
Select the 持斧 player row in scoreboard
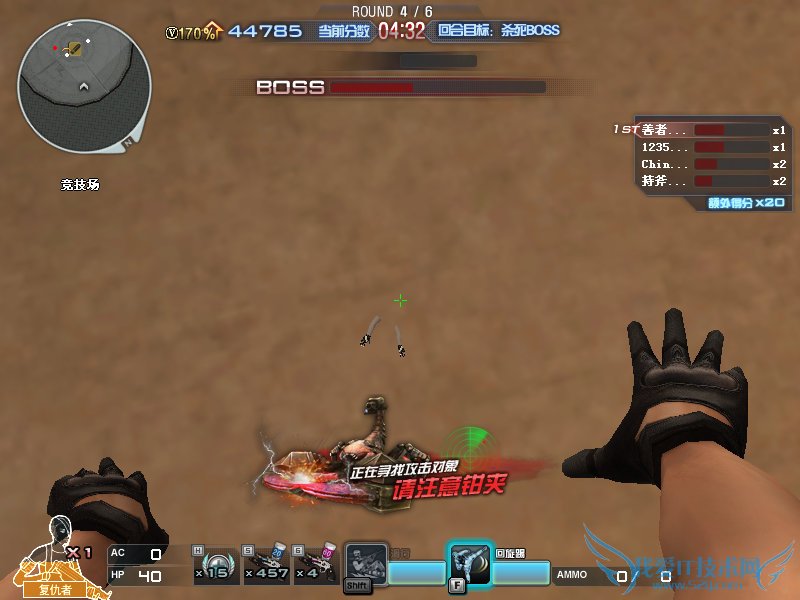[700, 181]
